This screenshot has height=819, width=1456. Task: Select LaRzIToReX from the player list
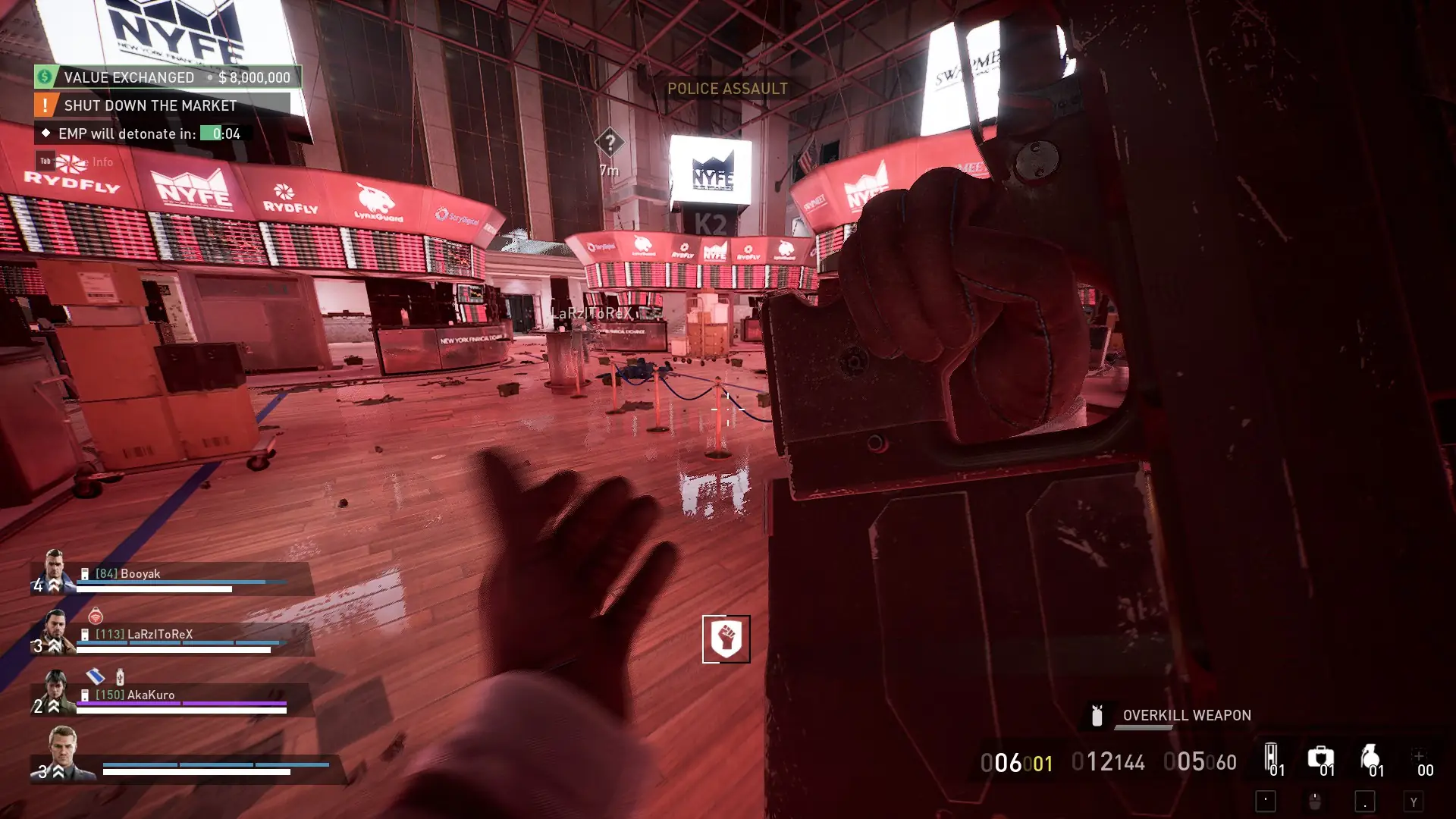[162, 634]
